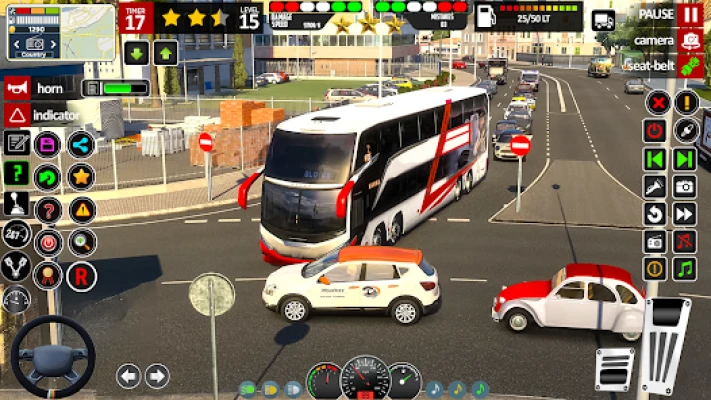Toggle the hazard indicator triangle button
This screenshot has width=711, height=400.
[16, 115]
